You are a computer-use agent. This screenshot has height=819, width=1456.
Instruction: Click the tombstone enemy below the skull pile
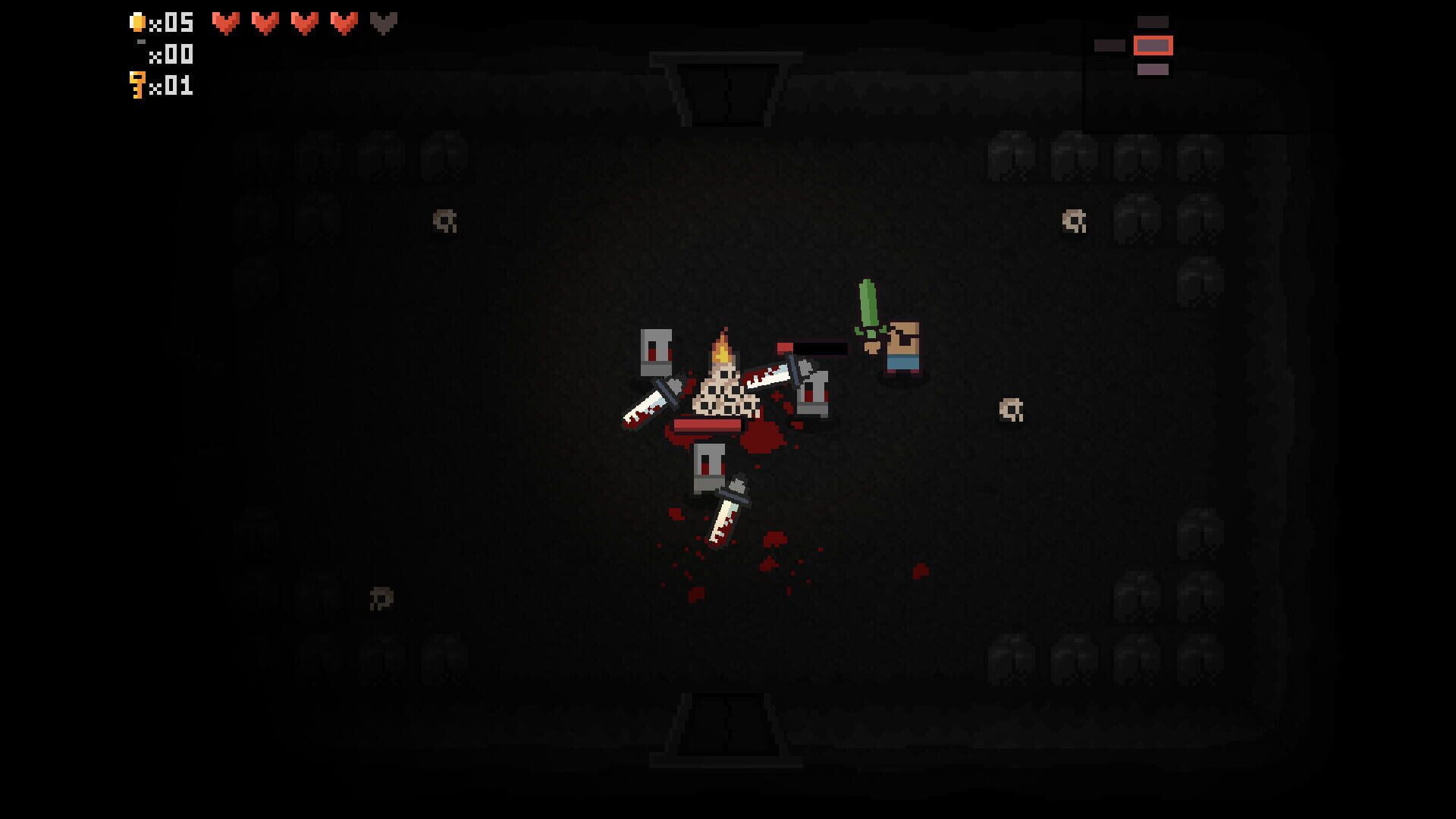click(709, 466)
